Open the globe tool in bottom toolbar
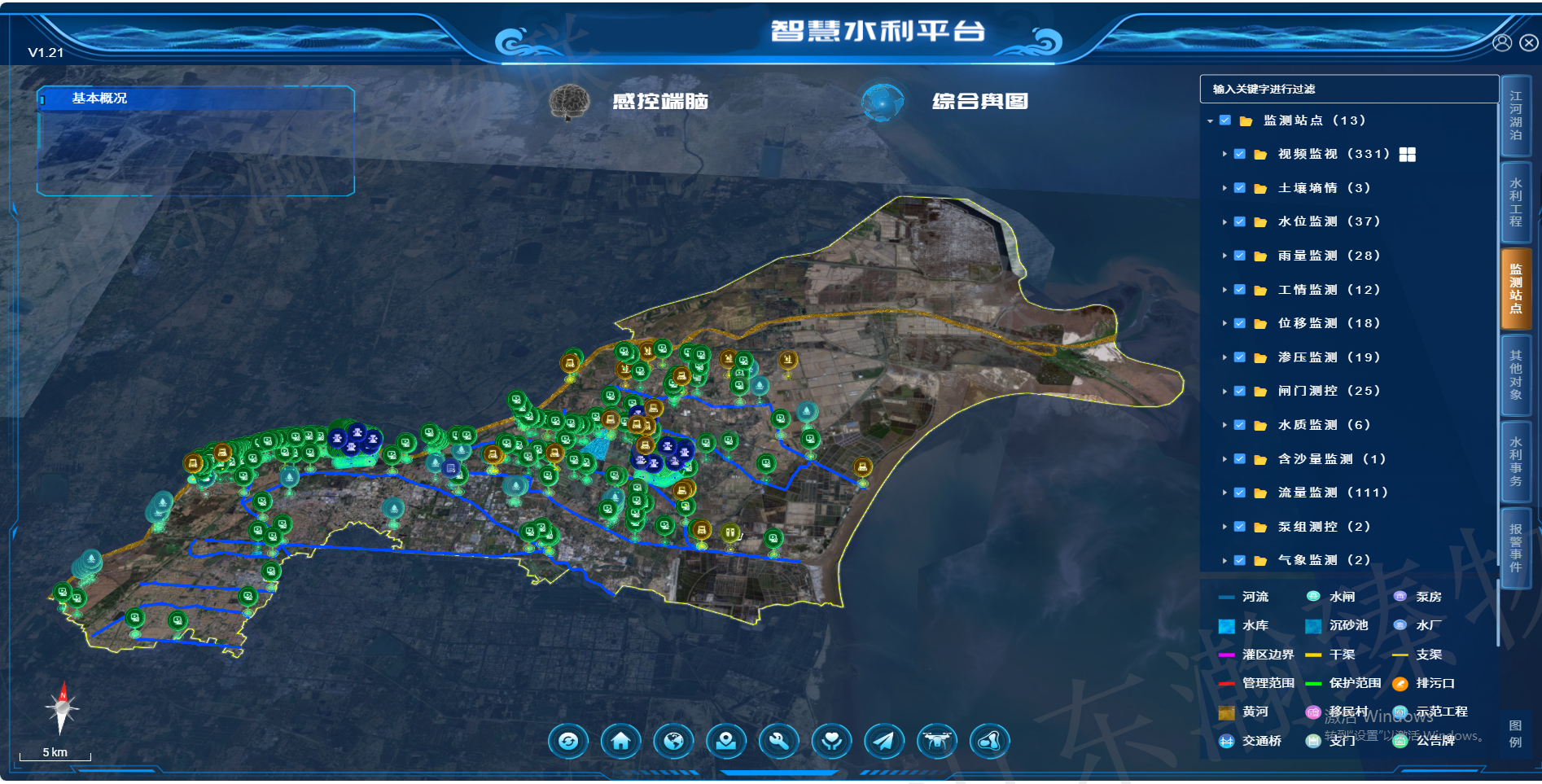The image size is (1542, 784). click(673, 741)
